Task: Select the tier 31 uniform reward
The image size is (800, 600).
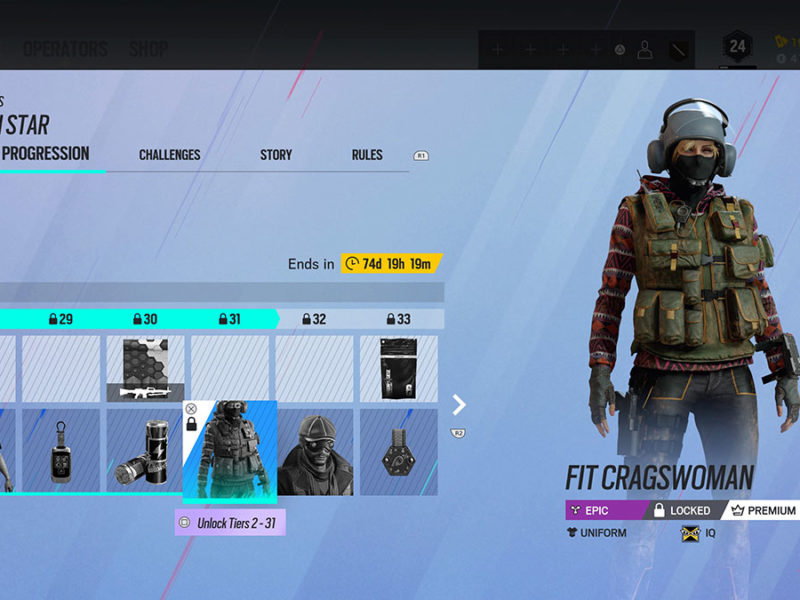Action: tap(230, 450)
